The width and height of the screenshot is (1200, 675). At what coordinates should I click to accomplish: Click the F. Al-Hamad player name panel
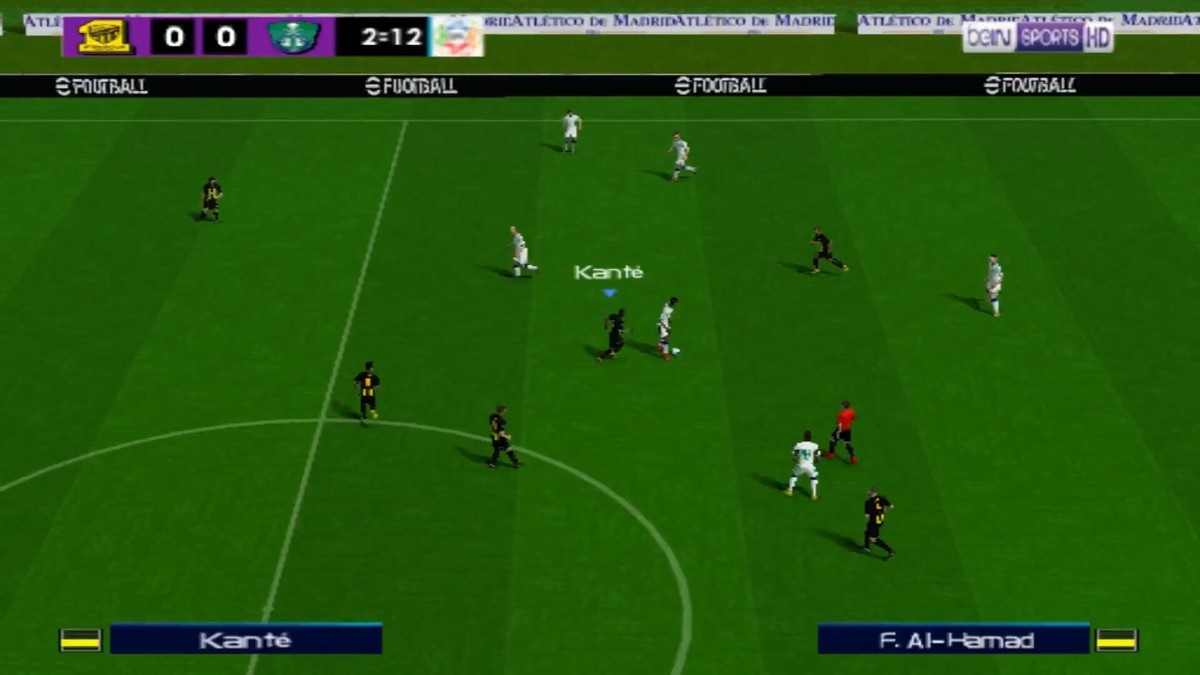tap(953, 639)
